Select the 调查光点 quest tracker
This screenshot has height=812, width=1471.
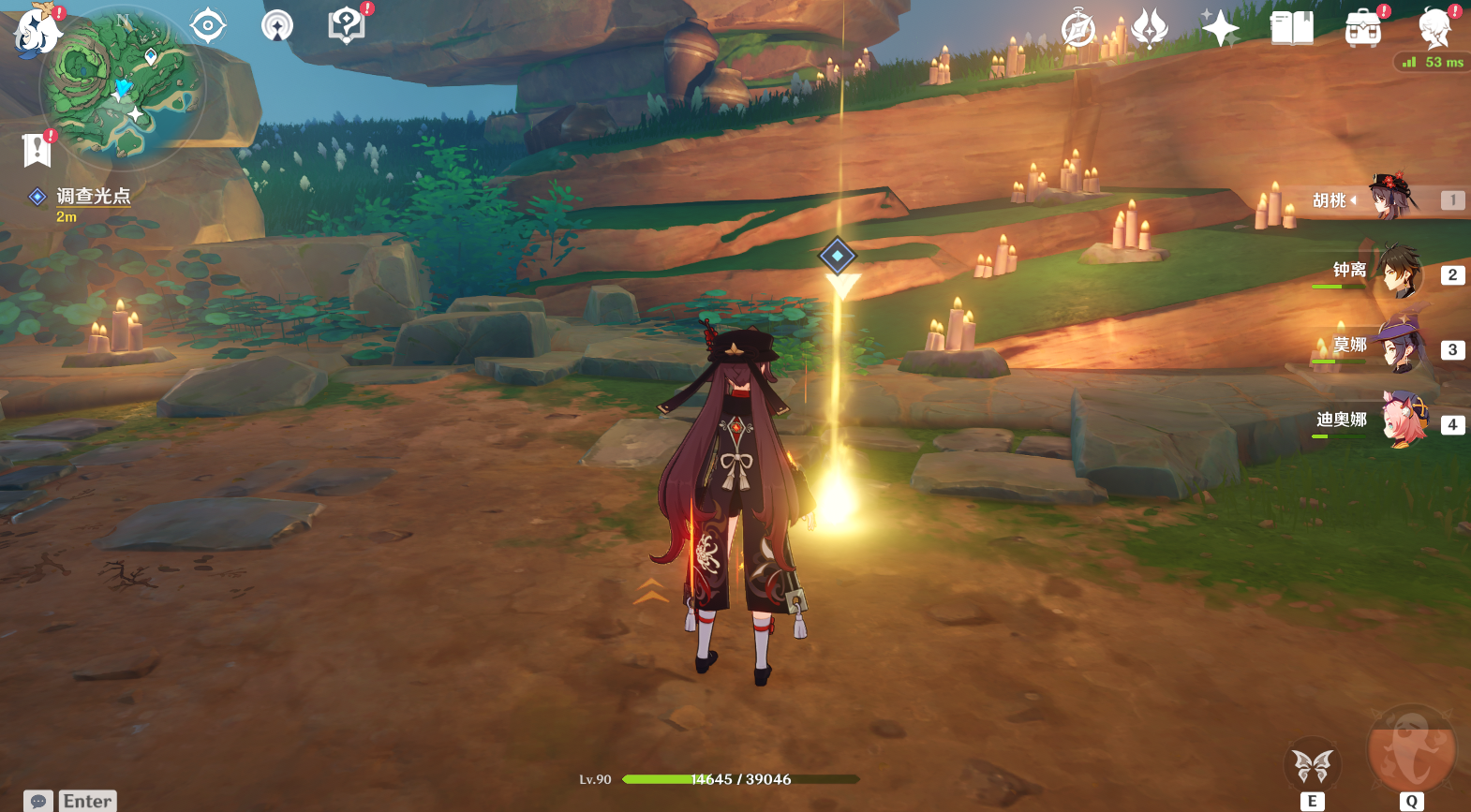pos(93,197)
